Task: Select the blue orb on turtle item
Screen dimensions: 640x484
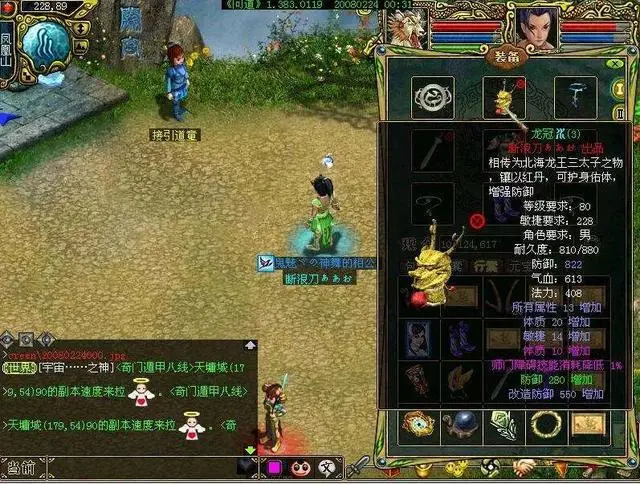Action: (x=462, y=424)
